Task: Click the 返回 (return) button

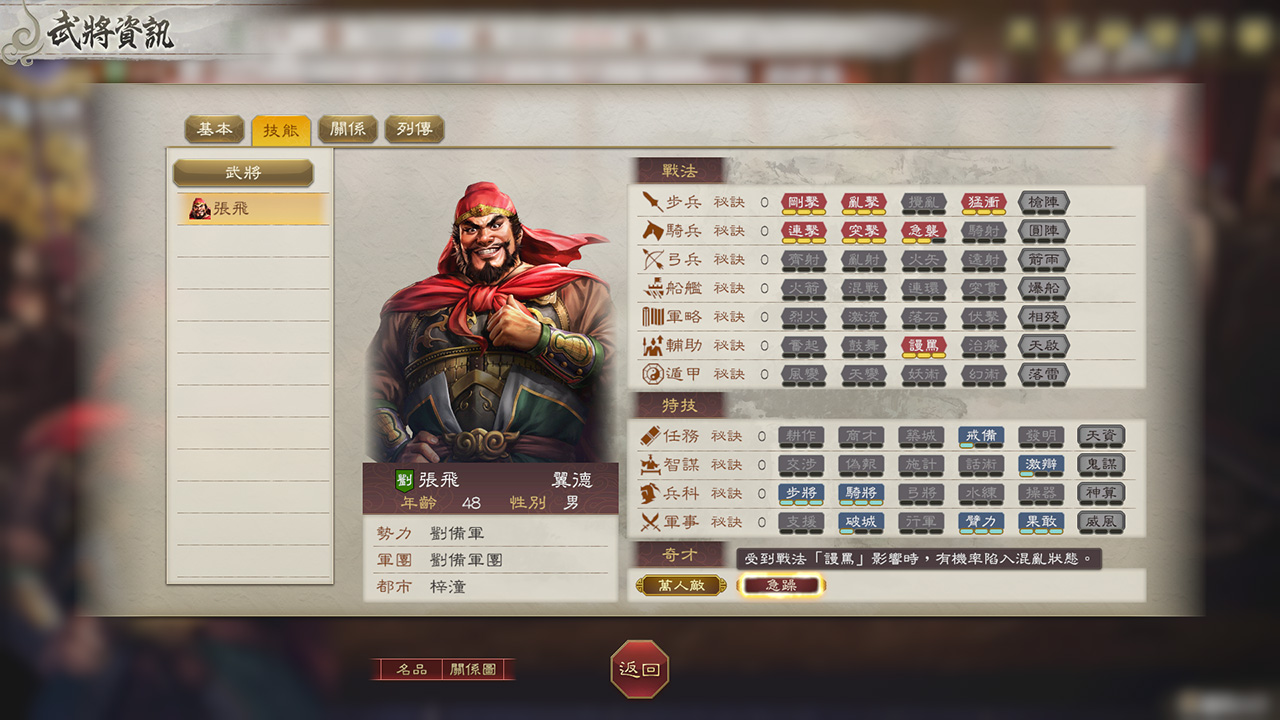Action: tap(640, 672)
